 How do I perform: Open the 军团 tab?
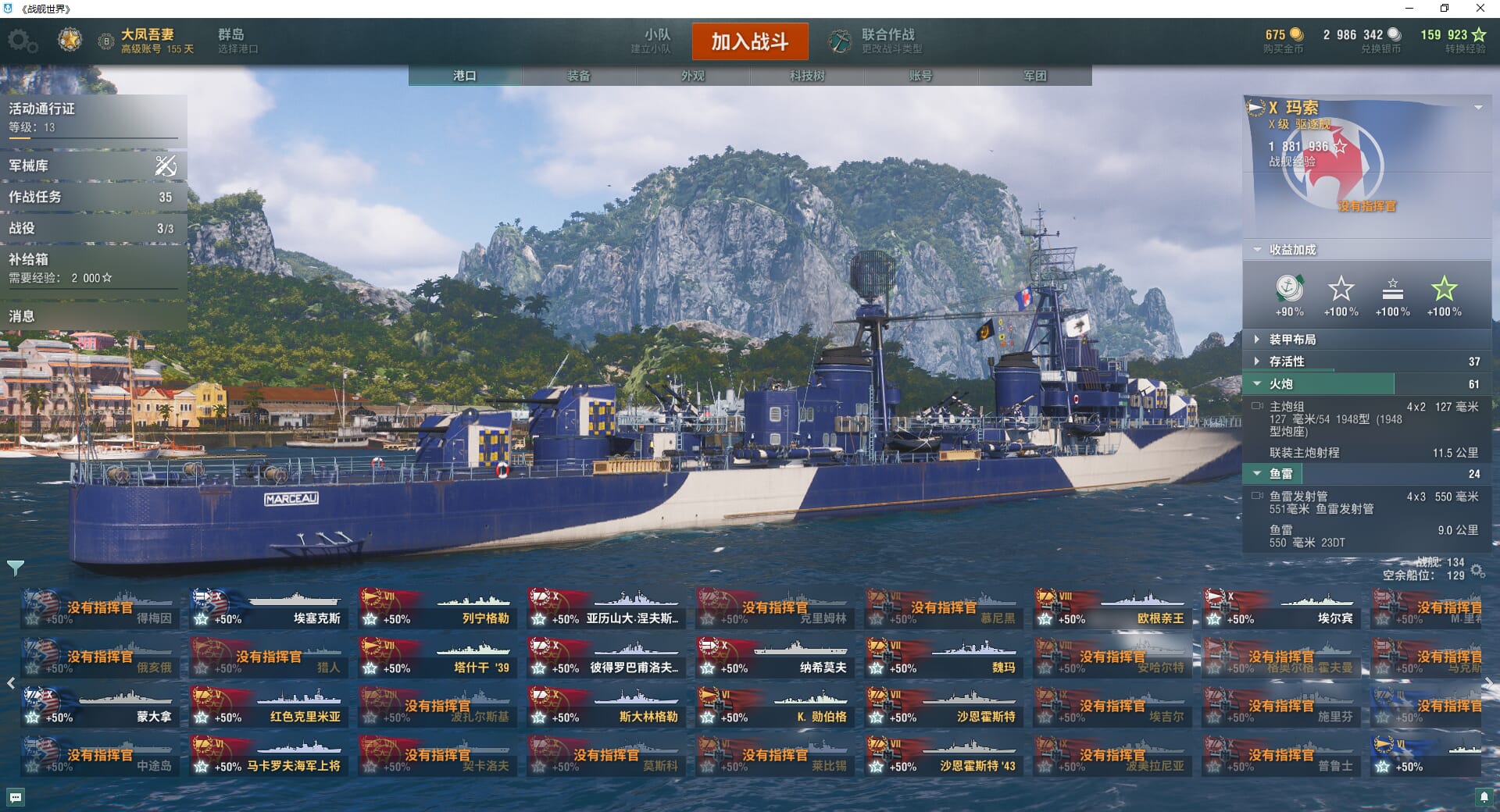coord(1034,76)
